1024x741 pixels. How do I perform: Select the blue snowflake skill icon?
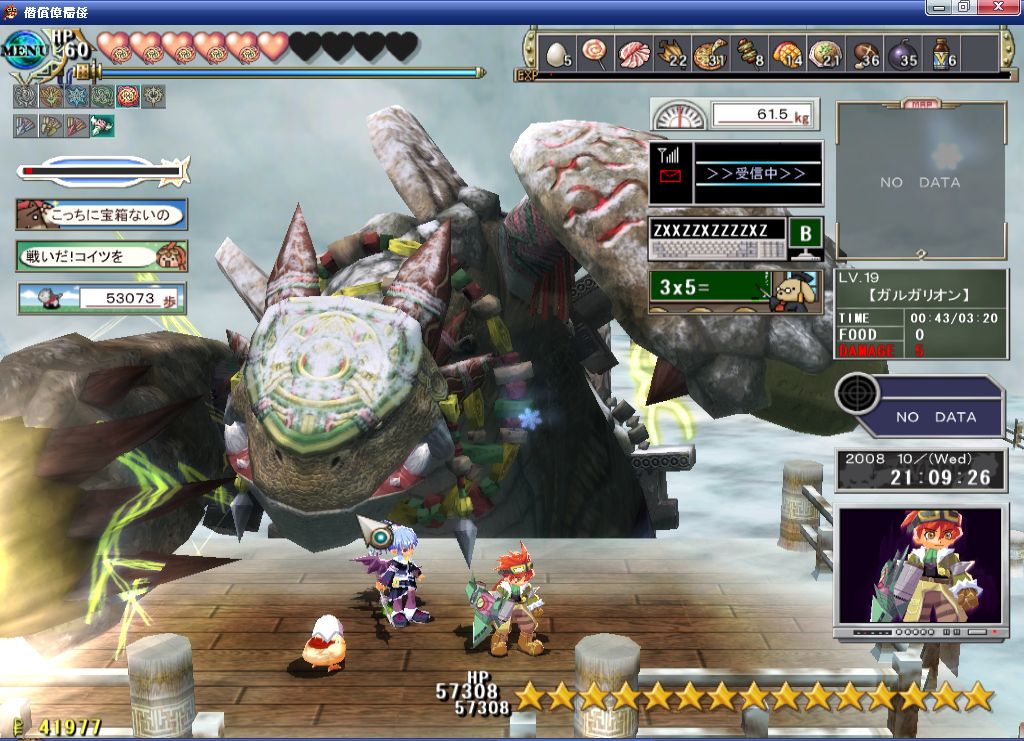tap(76, 97)
